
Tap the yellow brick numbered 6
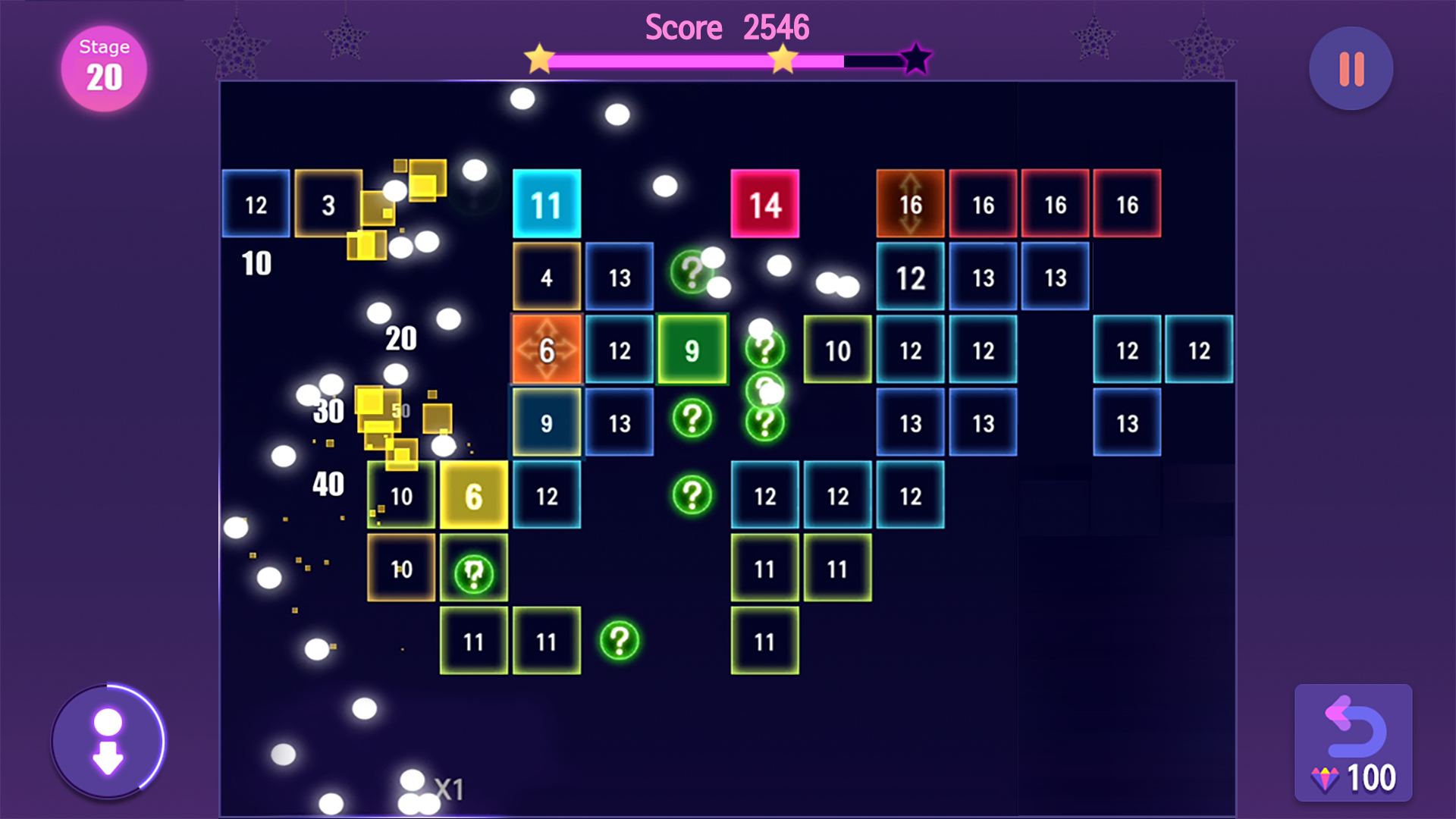coord(474,495)
